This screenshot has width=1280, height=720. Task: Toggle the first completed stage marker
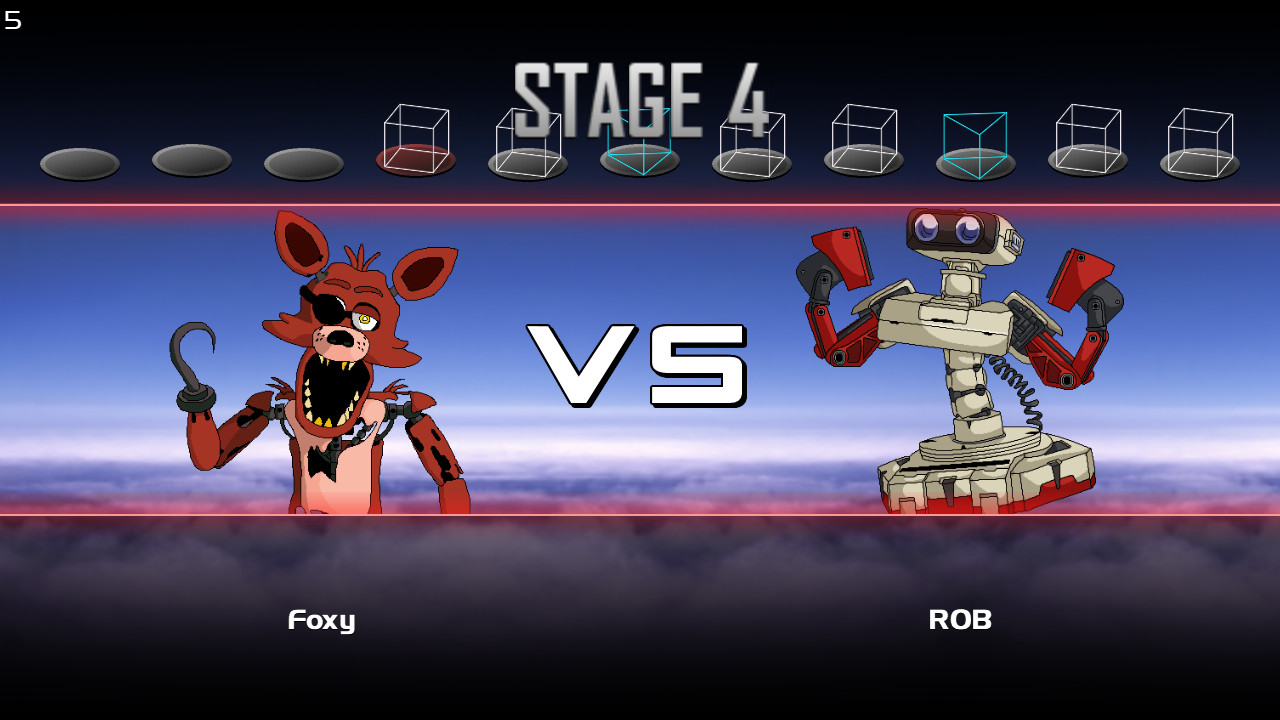pos(80,163)
